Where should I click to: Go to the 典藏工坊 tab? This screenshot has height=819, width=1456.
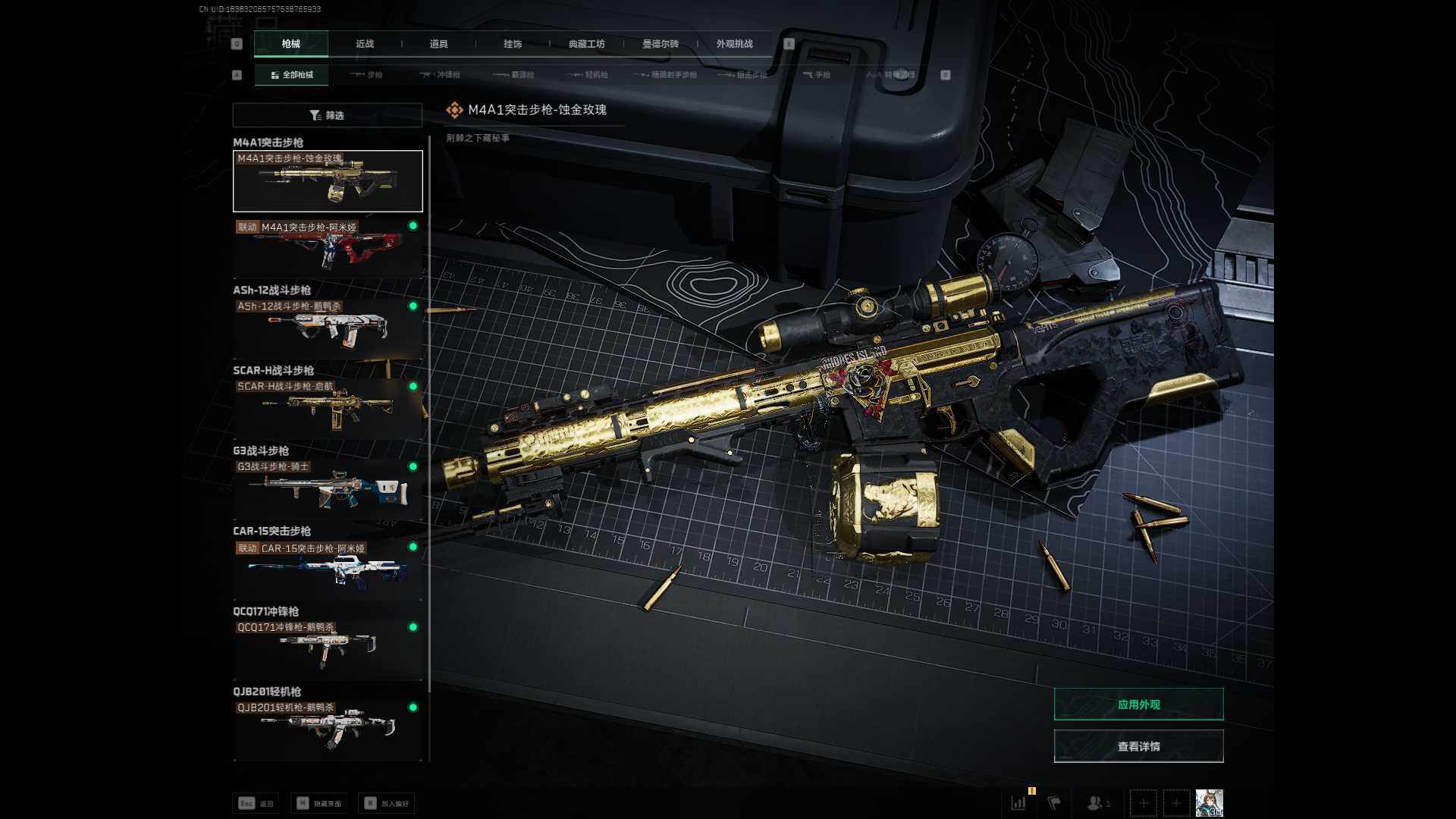click(x=586, y=44)
